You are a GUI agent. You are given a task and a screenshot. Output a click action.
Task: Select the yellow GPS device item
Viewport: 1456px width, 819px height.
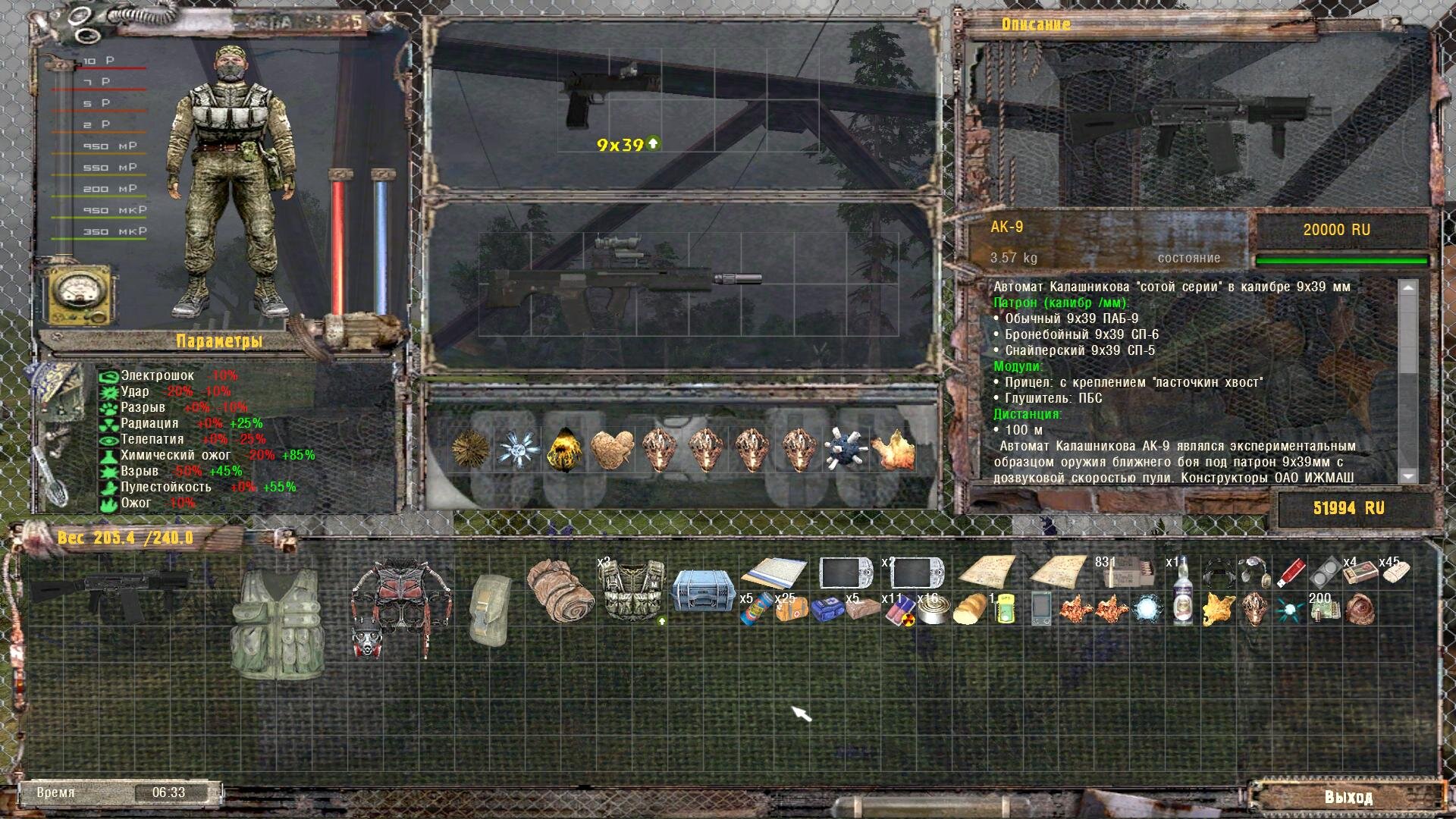coord(1005,610)
